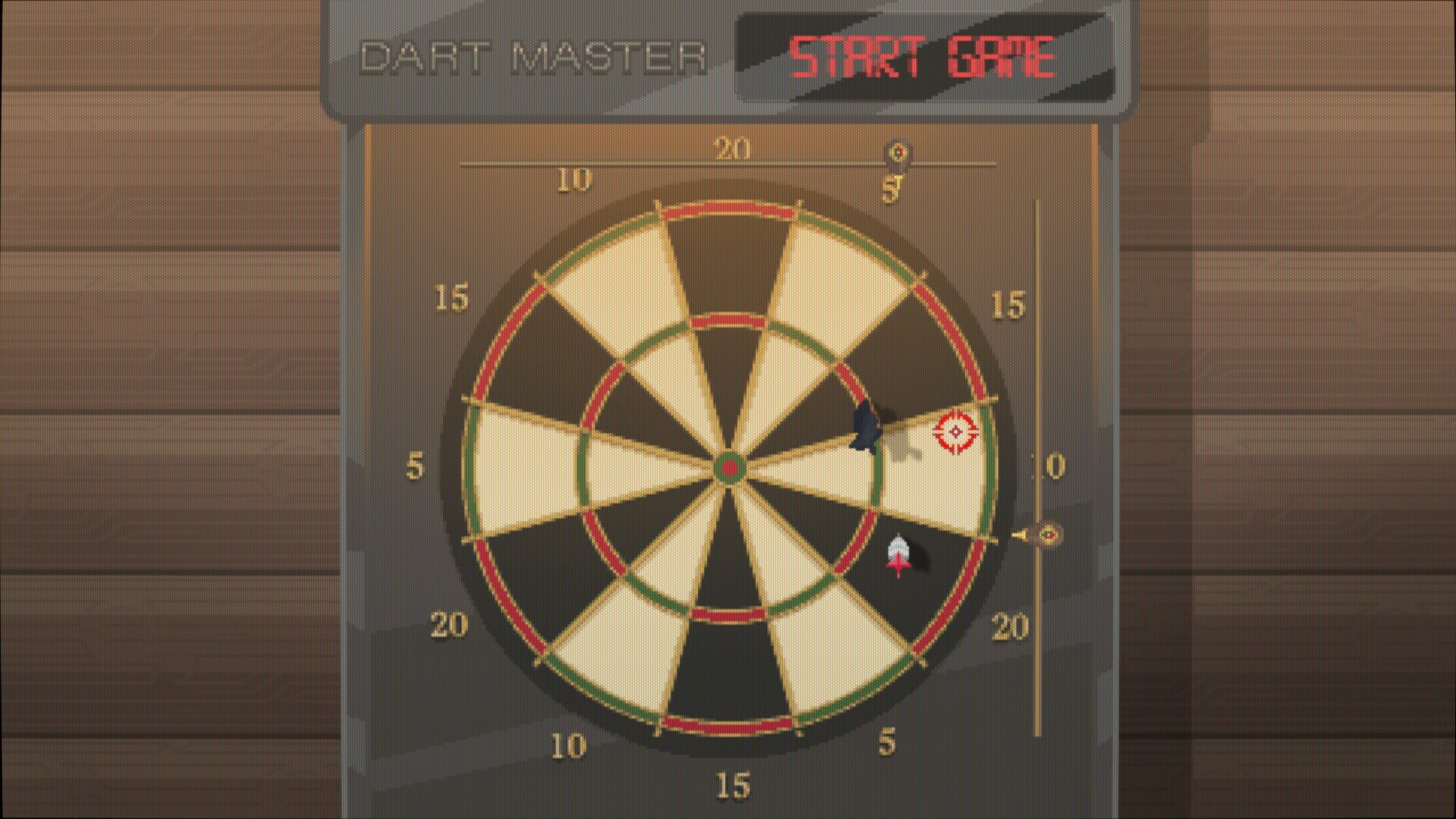Click the DART MASTER title label
The image size is (1456, 819).
pos(535,55)
